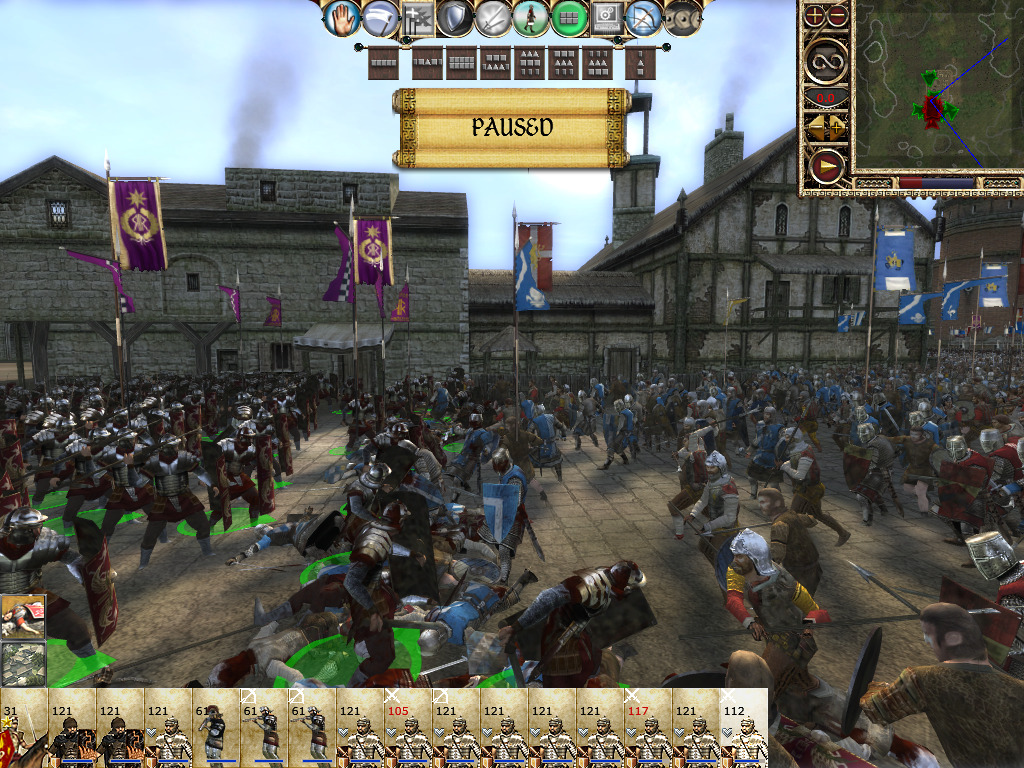The image size is (1024, 768).
Task: Toggle run mode walking soldier icon
Action: click(x=530, y=17)
